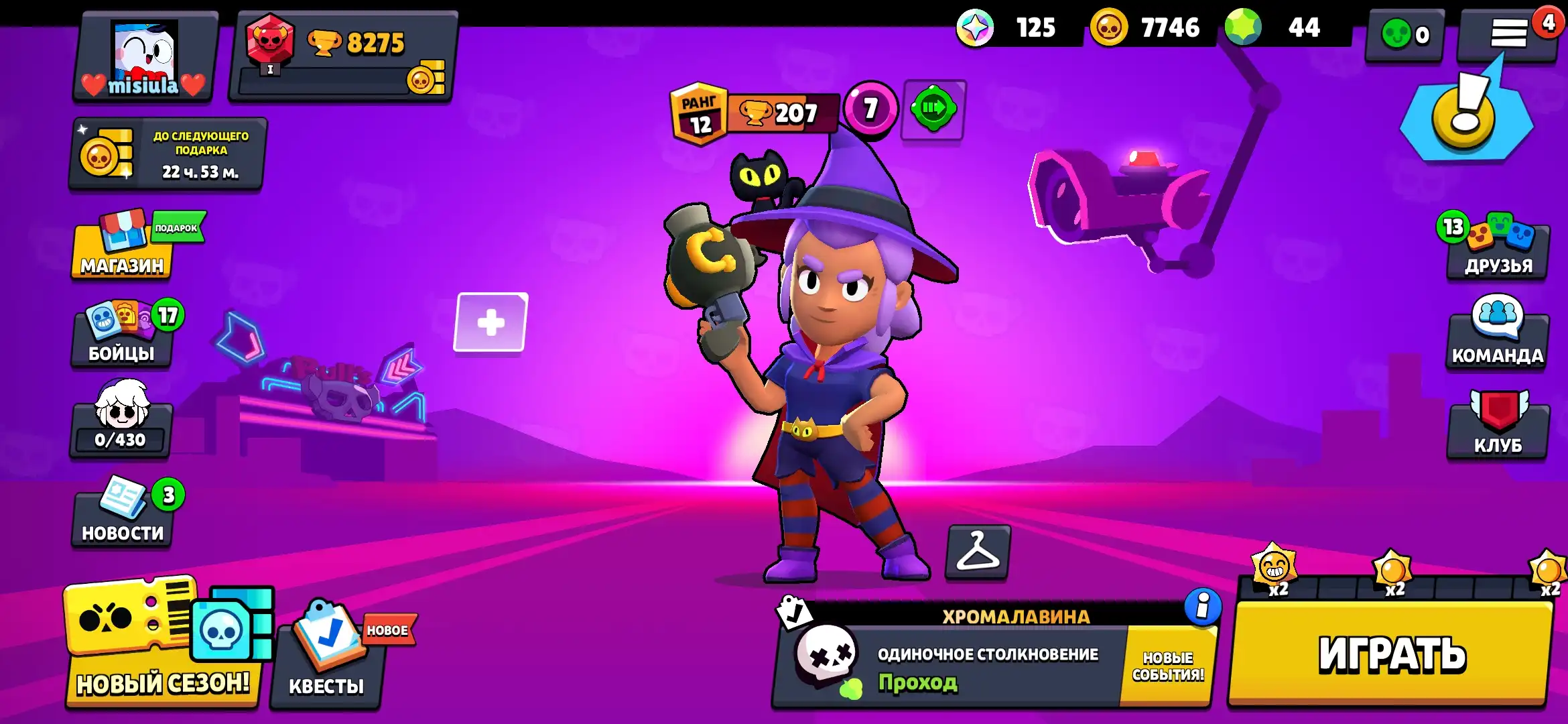The image size is (1568, 724).
Task: Start a match with the ИГРАТЬ button
Action: [1391, 654]
